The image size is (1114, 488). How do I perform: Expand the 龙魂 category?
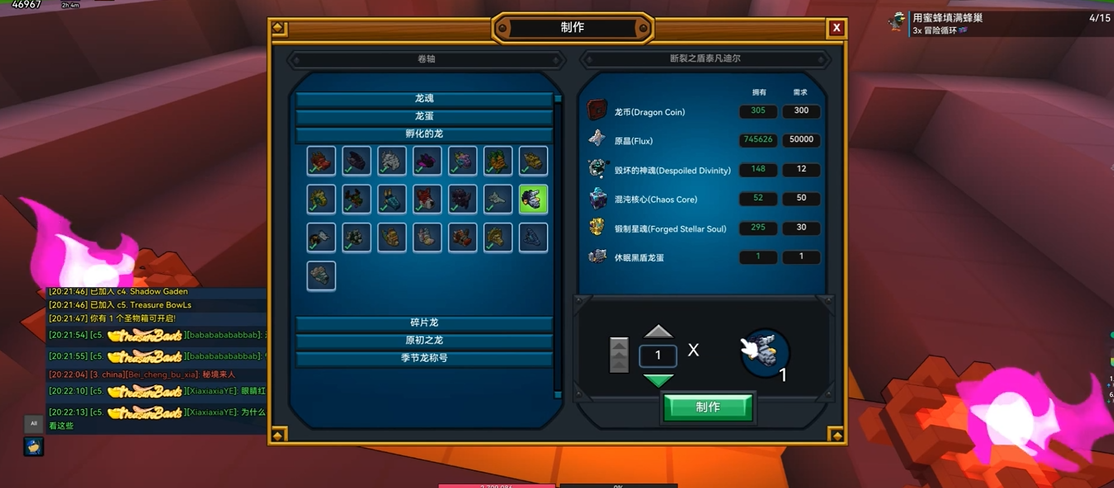[x=424, y=99]
